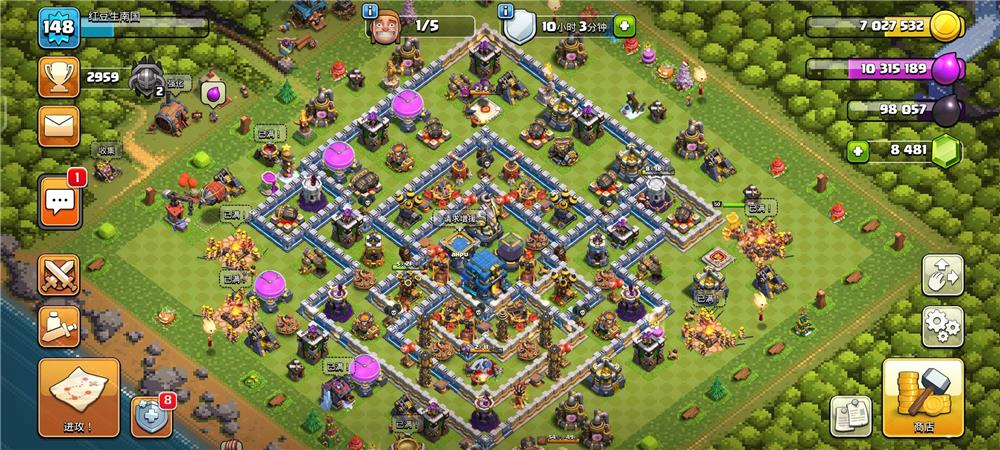Tap the pink elixir drop resource icon
Screen dimensions: 1000x450
pos(946,69)
